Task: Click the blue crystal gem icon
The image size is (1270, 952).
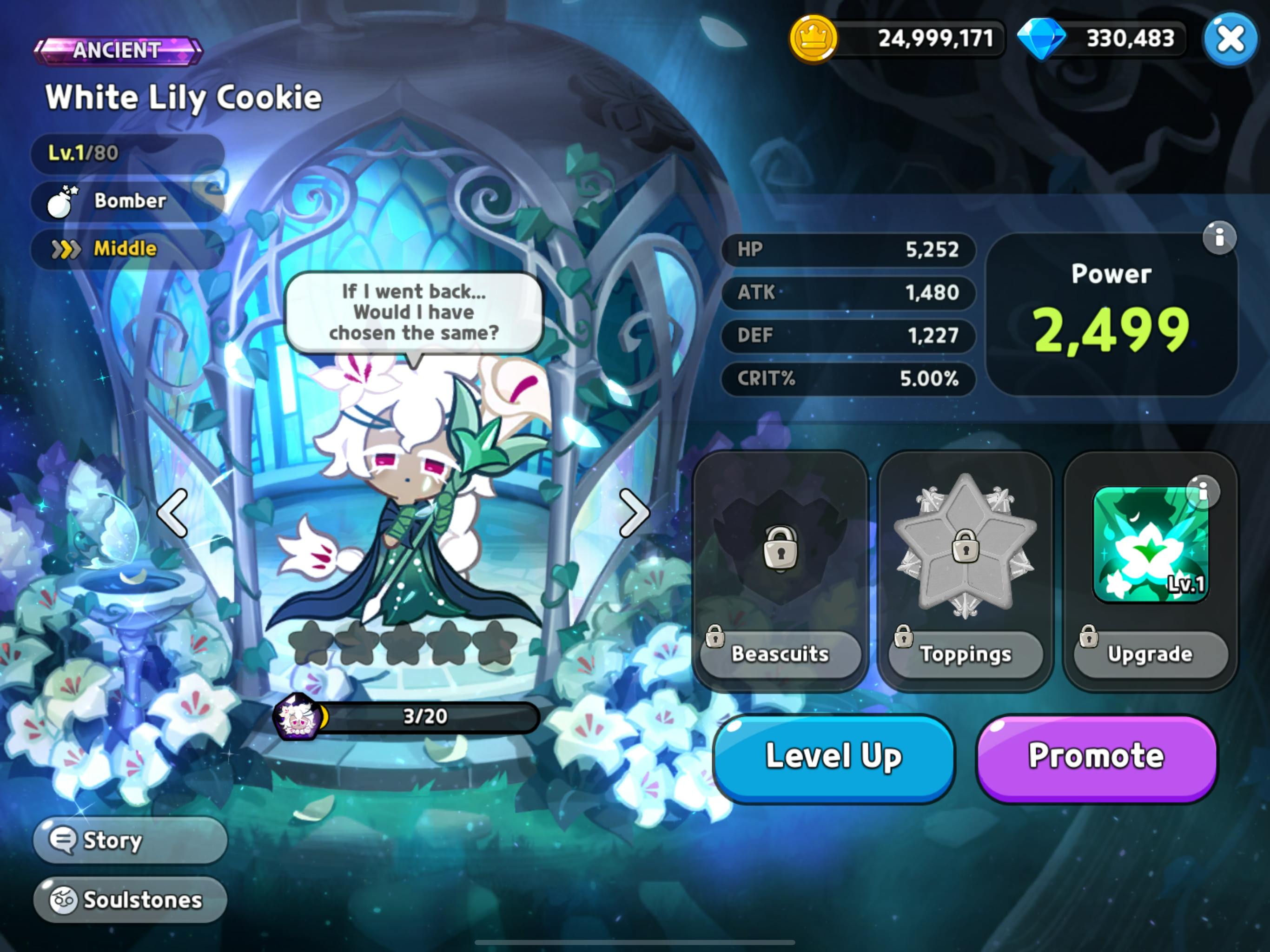Action: coord(1041,39)
